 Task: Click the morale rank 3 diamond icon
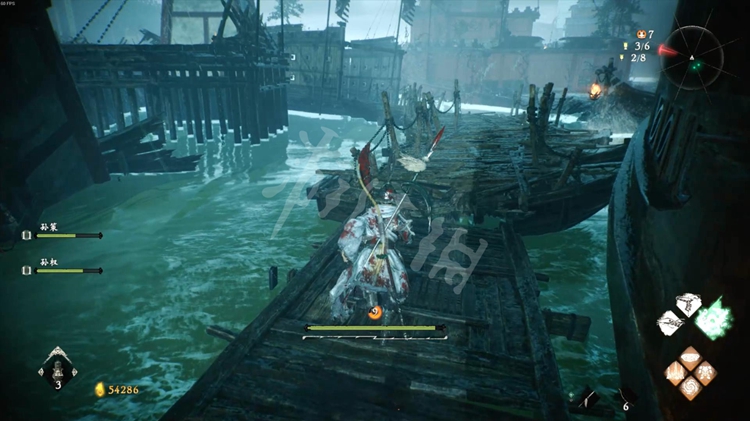coord(57,370)
